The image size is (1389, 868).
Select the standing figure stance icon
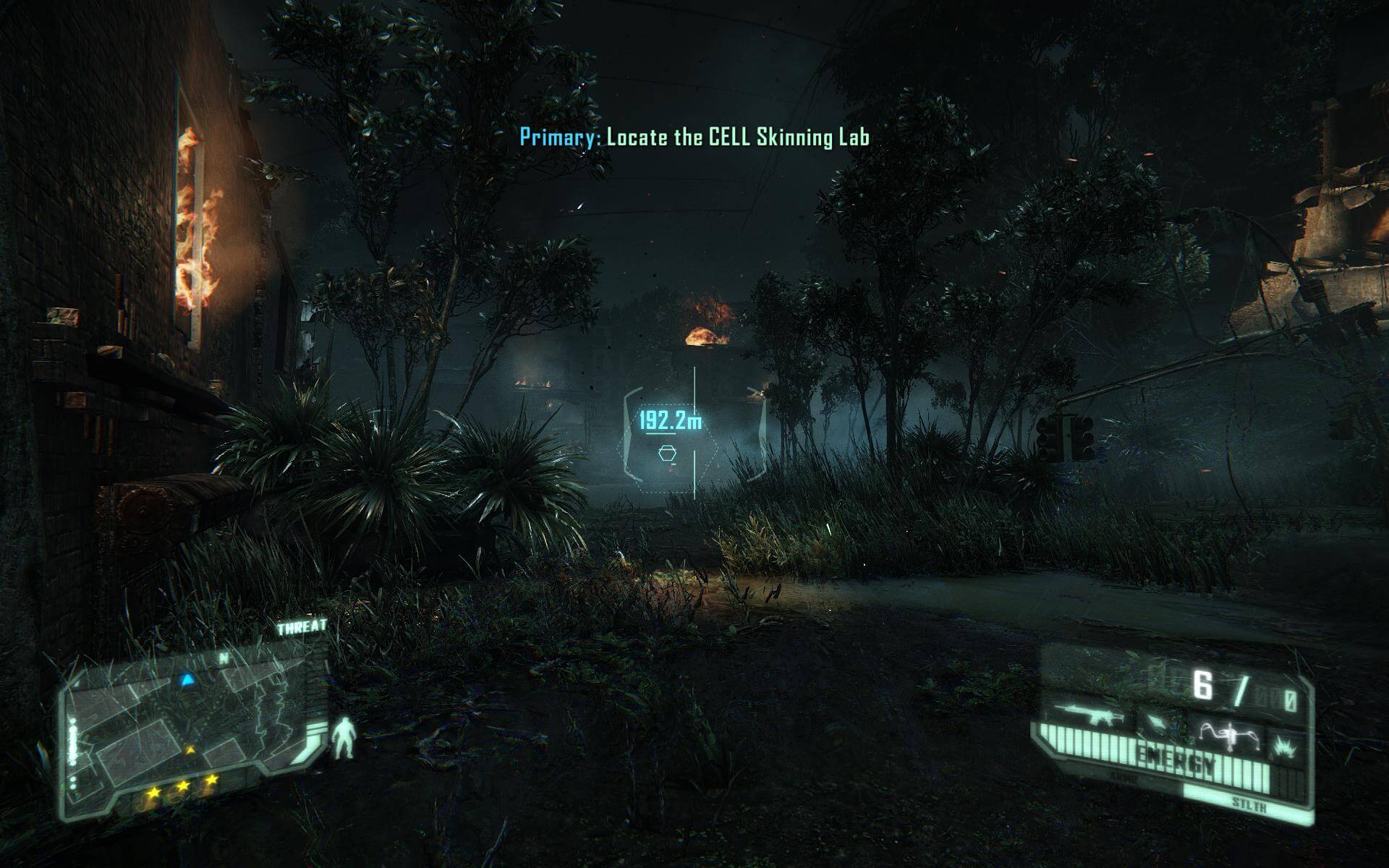point(344,738)
